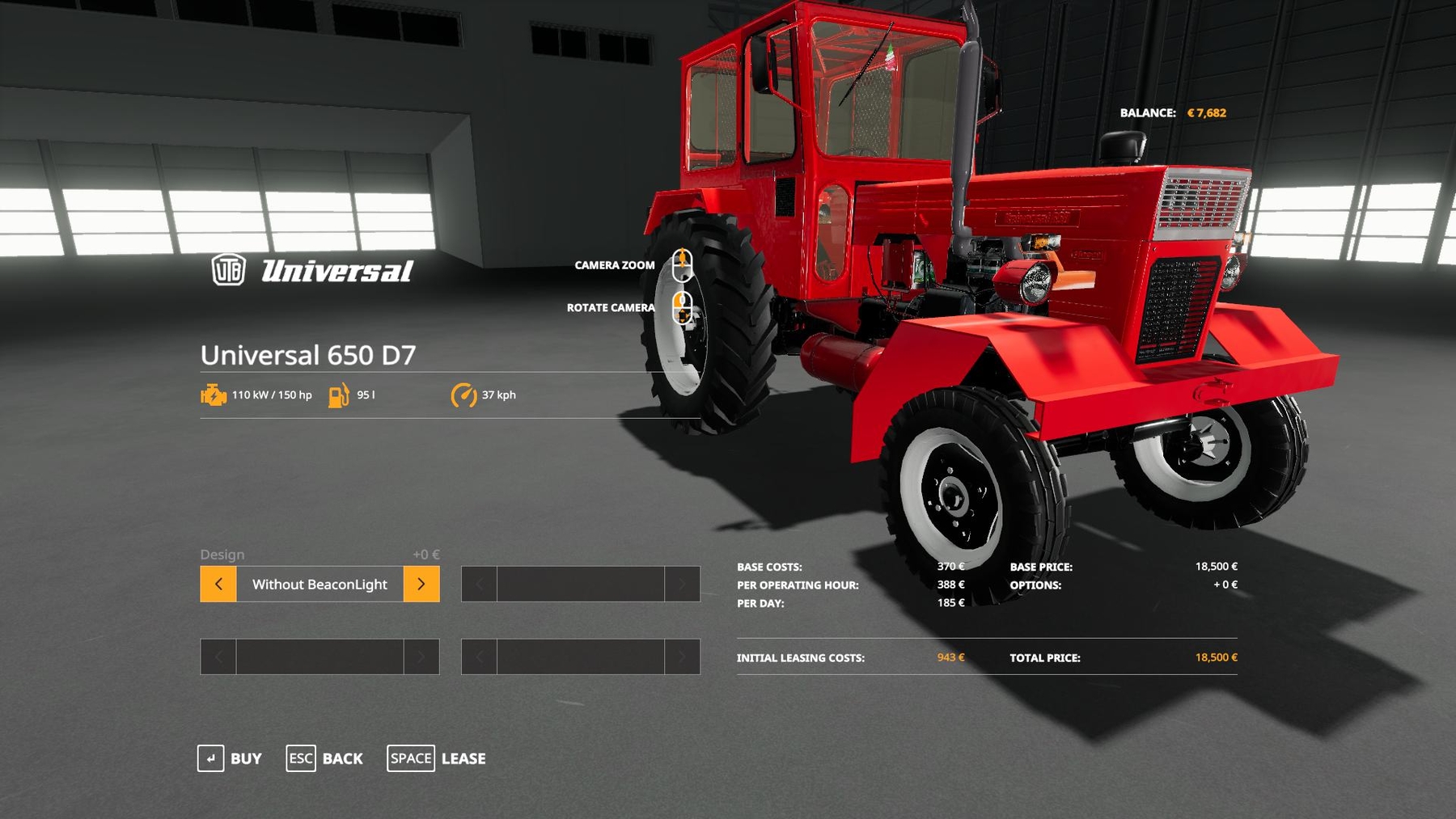Buy the Universal 650 D7 tractor
This screenshot has width=1456, height=819.
pyautogui.click(x=230, y=758)
